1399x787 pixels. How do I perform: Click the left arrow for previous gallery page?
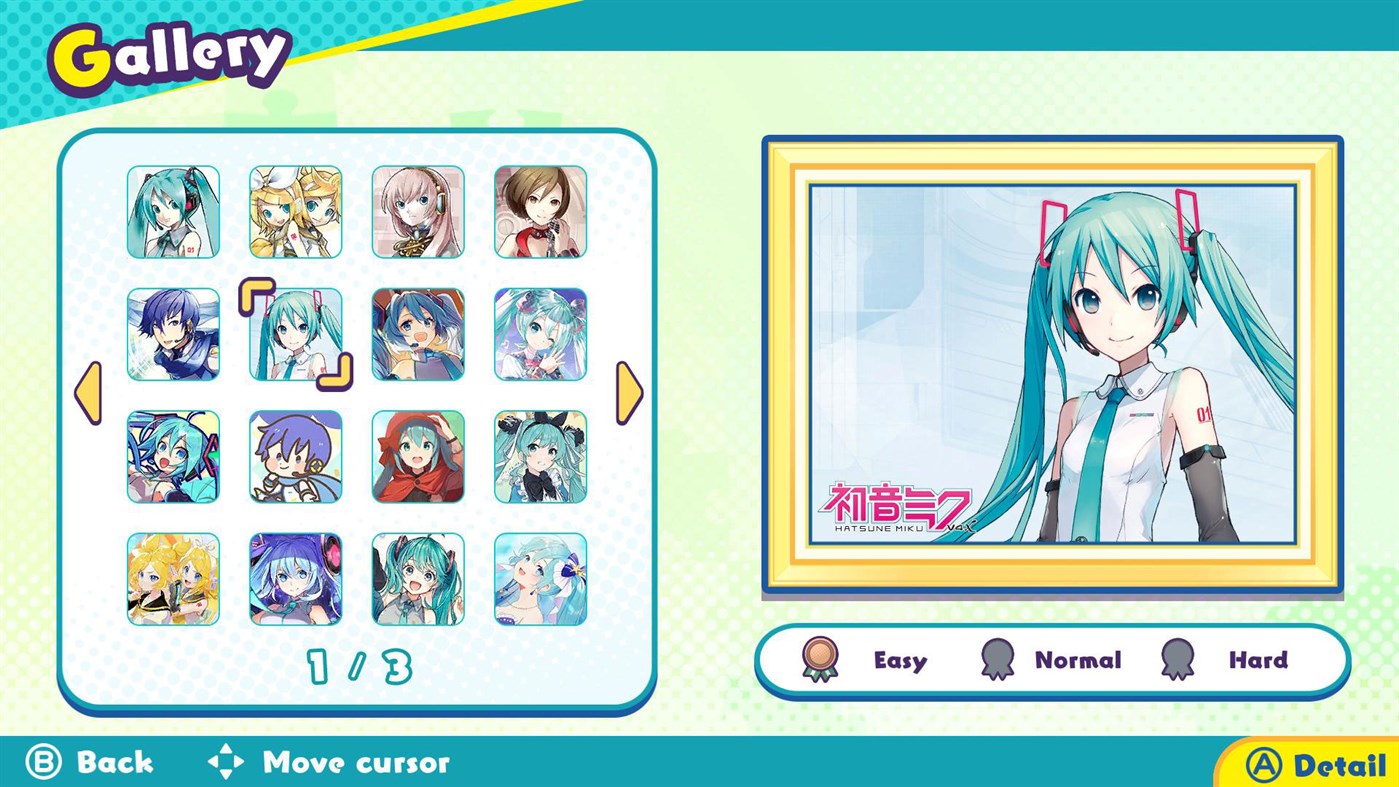coord(90,393)
